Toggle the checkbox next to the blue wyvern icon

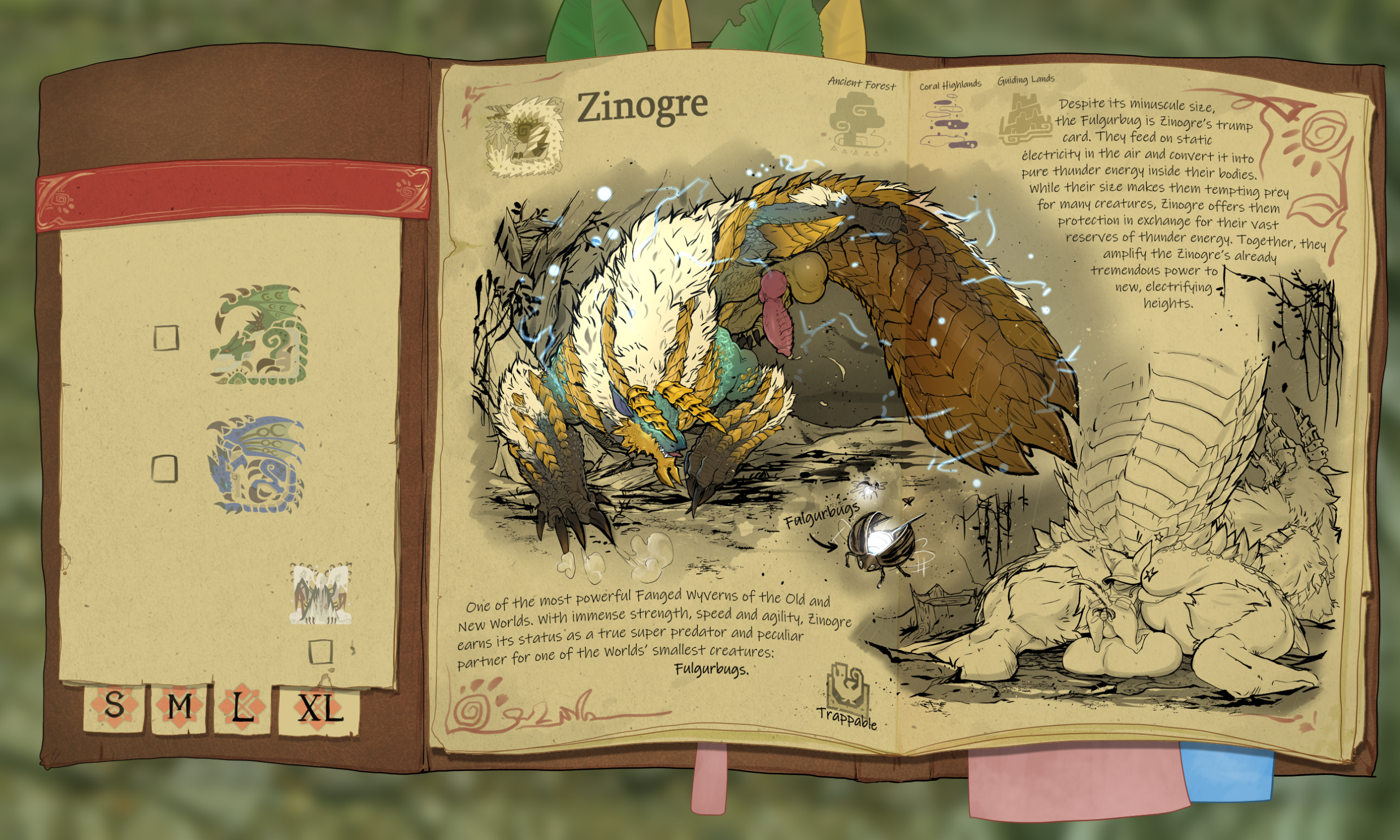pos(165,469)
